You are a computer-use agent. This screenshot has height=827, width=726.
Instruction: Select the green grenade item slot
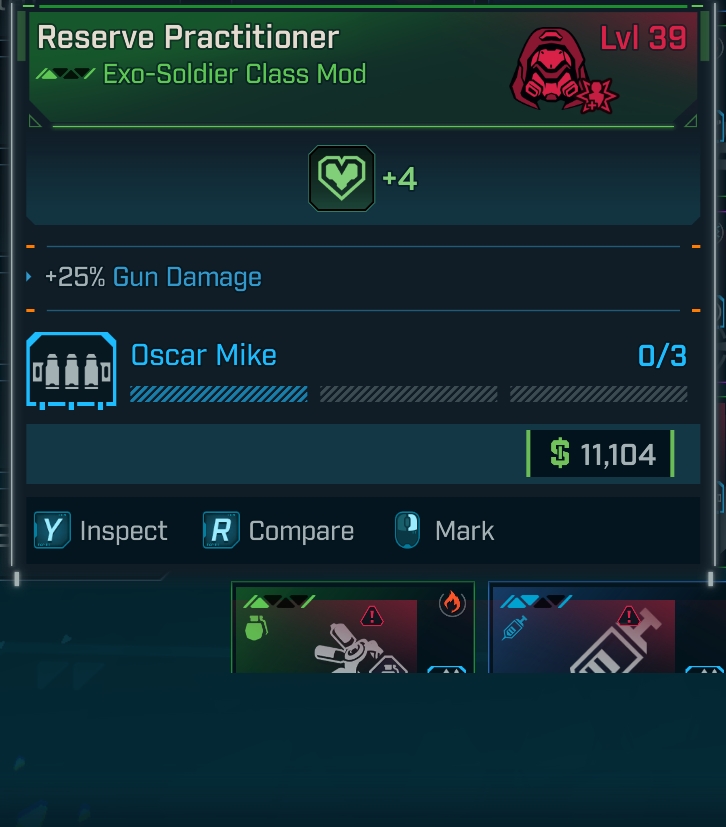pos(340,630)
